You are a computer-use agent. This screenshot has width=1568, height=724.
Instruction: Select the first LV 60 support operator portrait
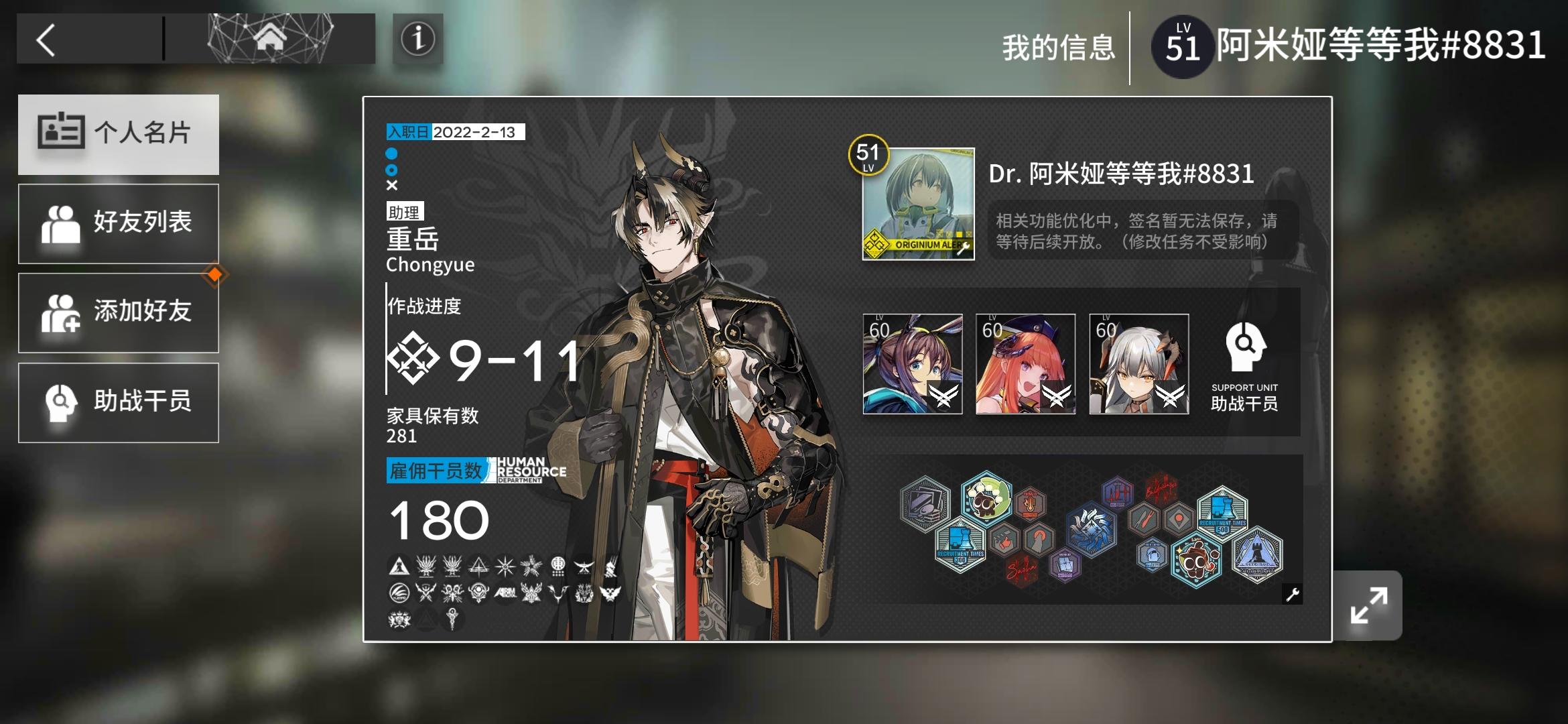click(914, 365)
